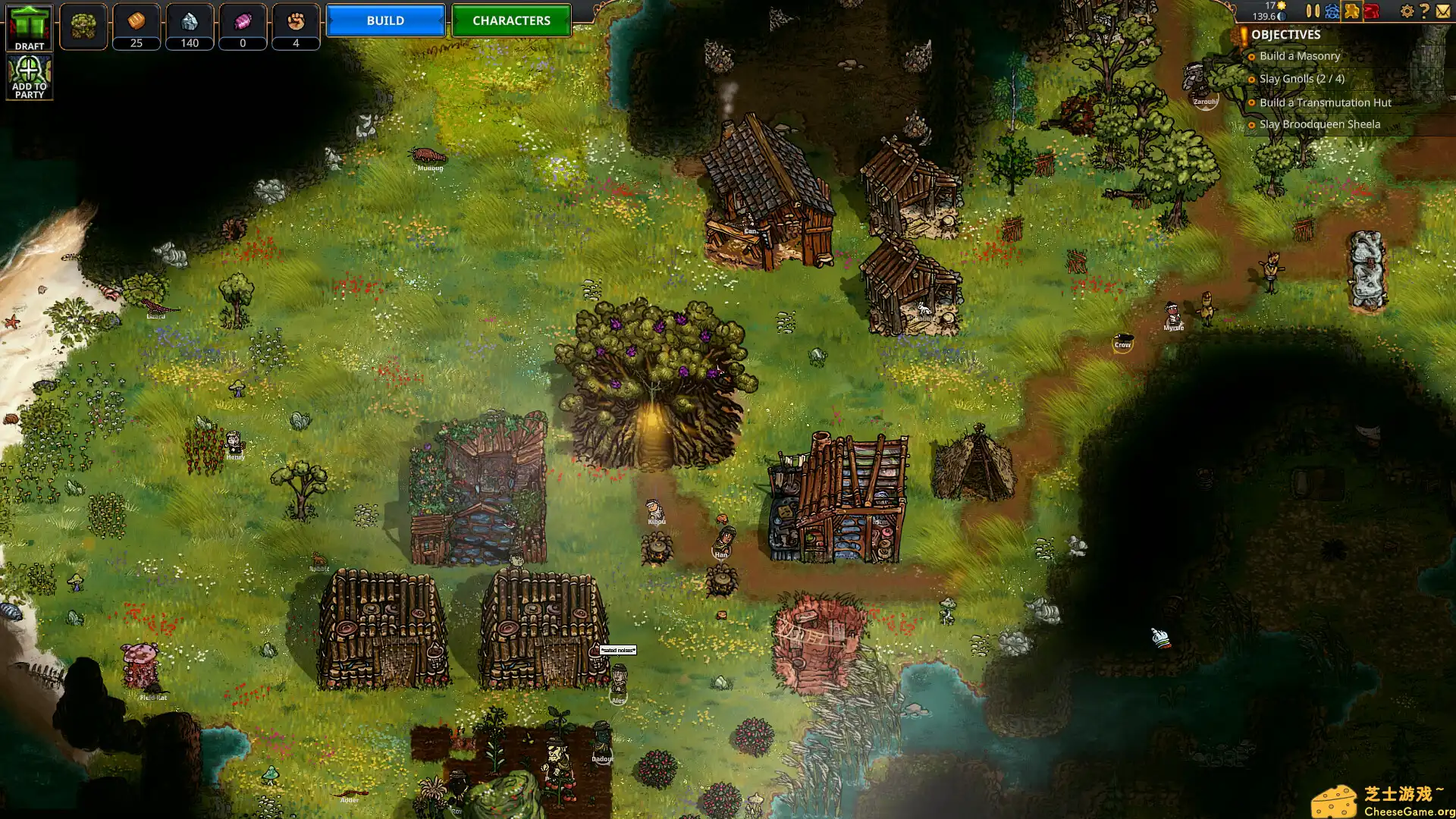Select the yellow normal speed icon

pos(1351,11)
